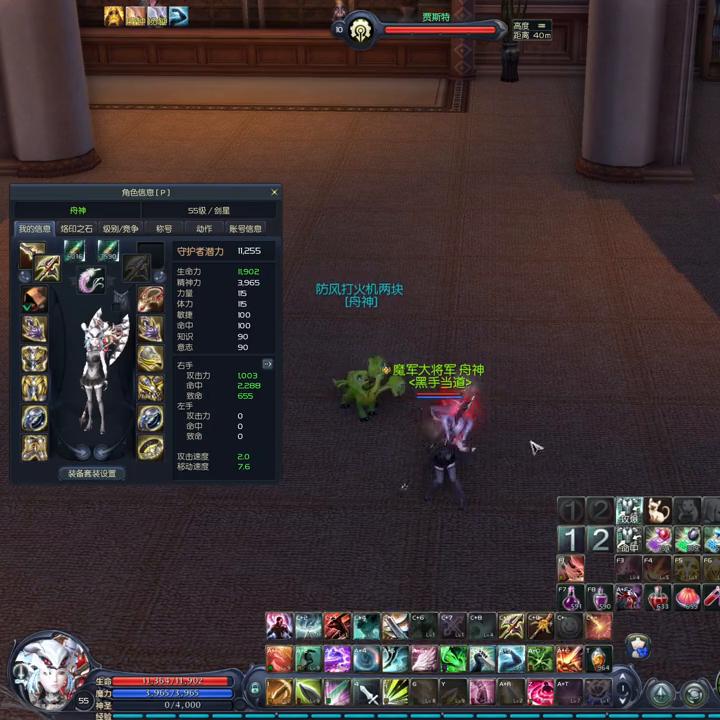Activate the sword skill on the bottom hotbar

[x=366, y=690]
